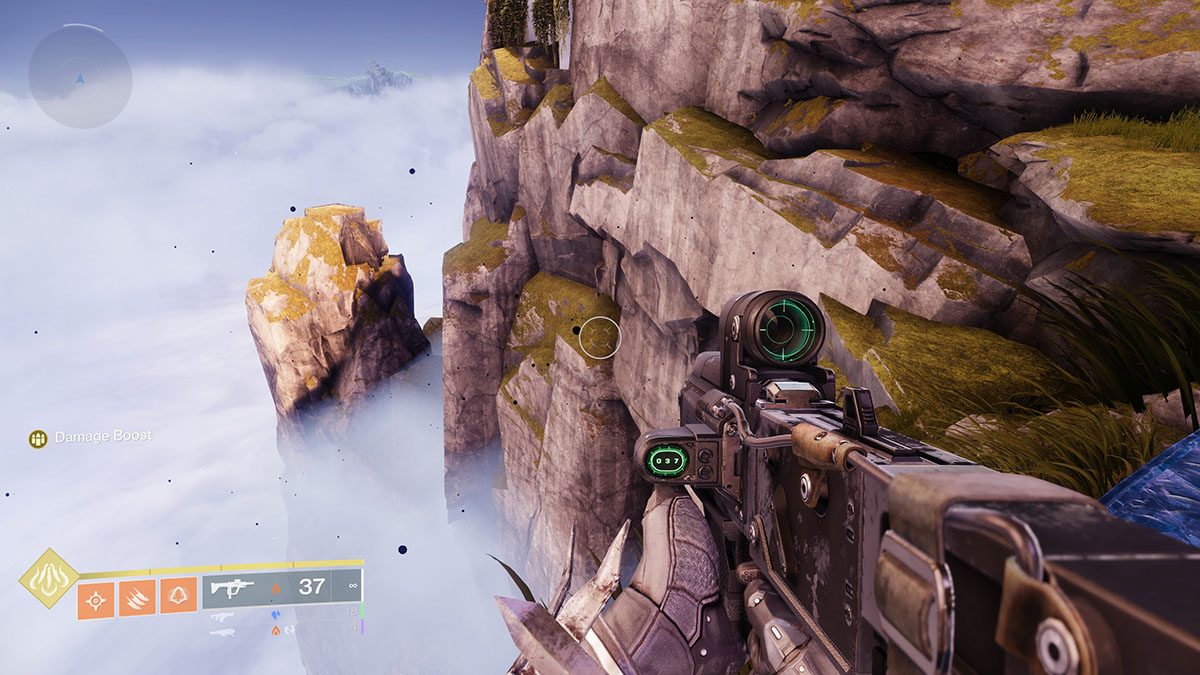This screenshot has width=1200, height=675.
Task: Activate the golden diamond super ability icon
Action: pyautogui.click(x=47, y=578)
